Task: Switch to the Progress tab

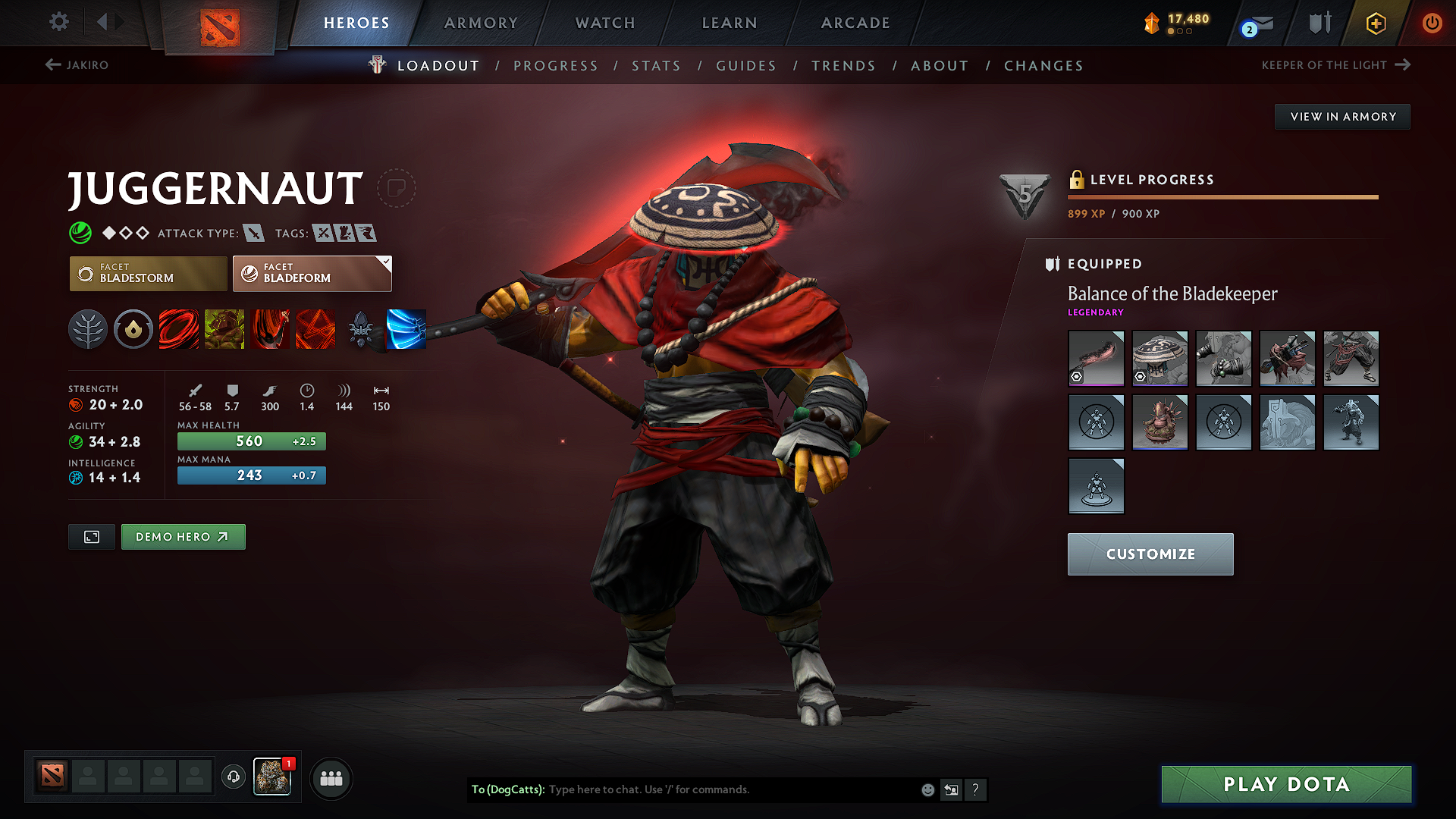Action: pyautogui.click(x=556, y=66)
